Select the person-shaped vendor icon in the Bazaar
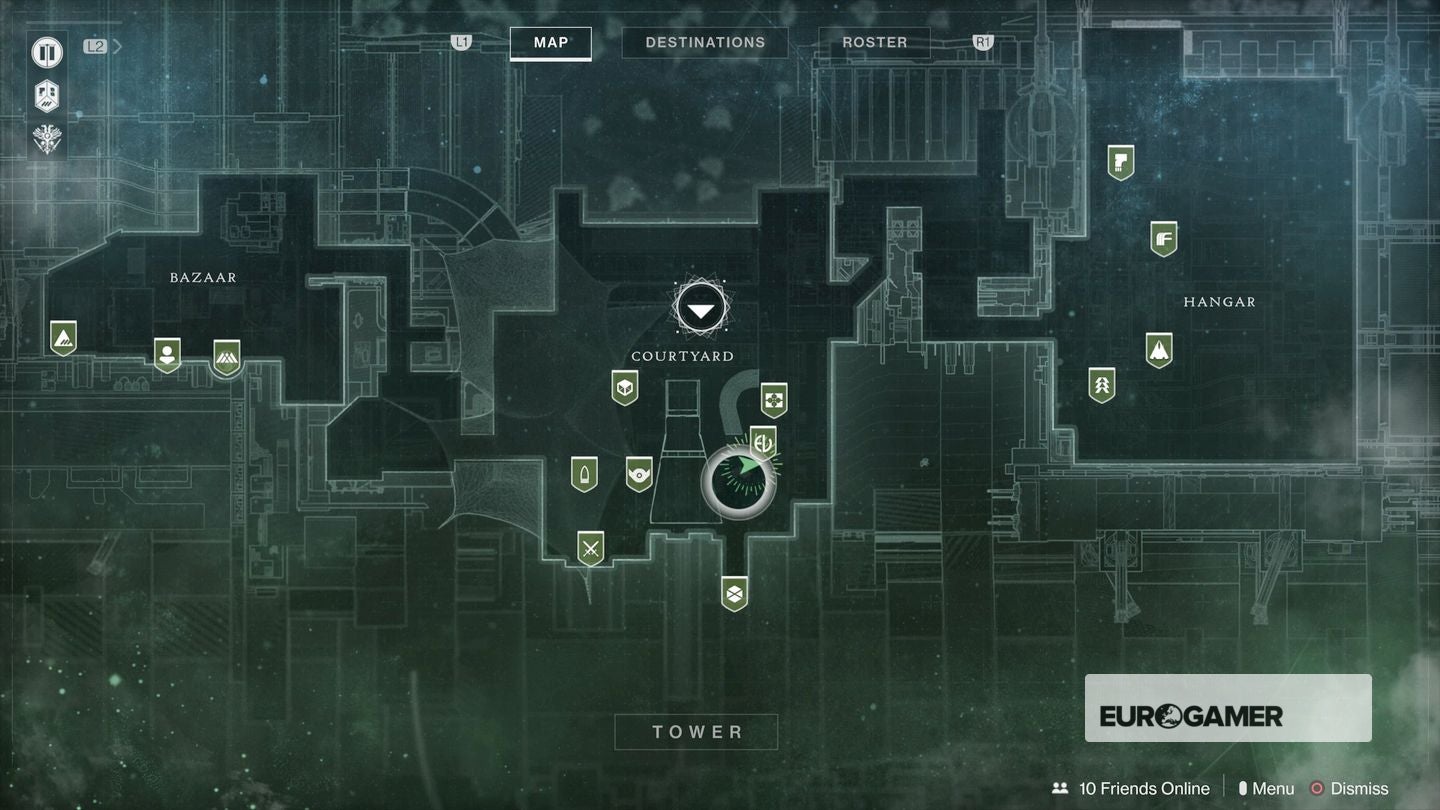The width and height of the screenshot is (1440, 810). coord(166,352)
